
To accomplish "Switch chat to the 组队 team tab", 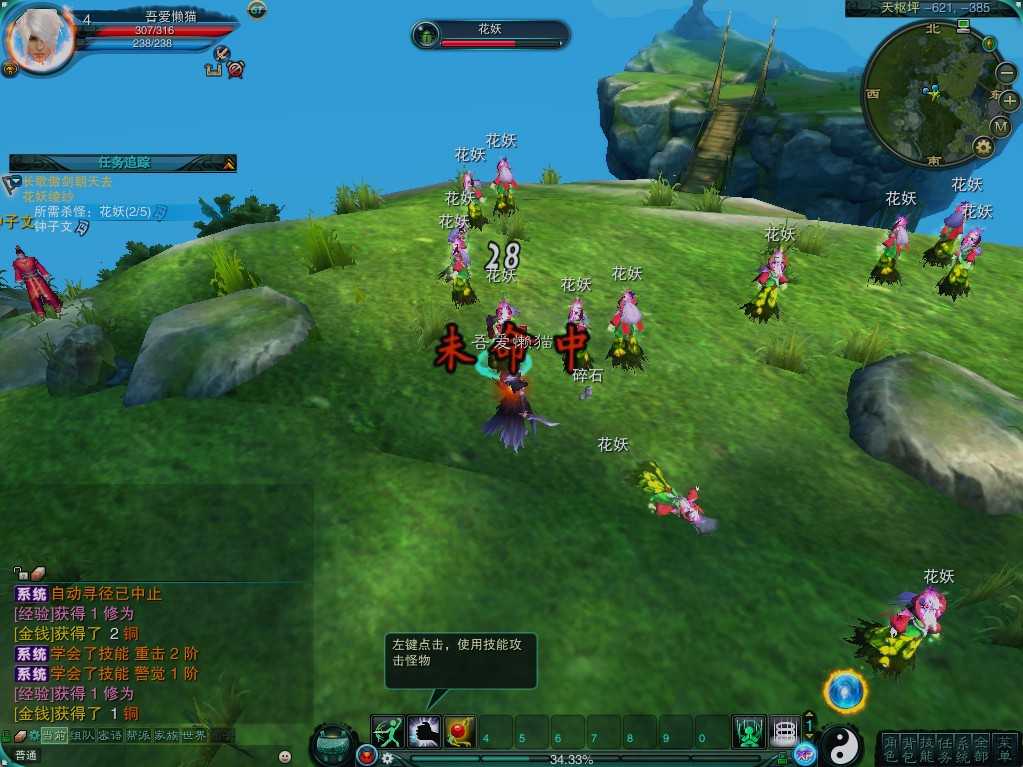I will (81, 735).
